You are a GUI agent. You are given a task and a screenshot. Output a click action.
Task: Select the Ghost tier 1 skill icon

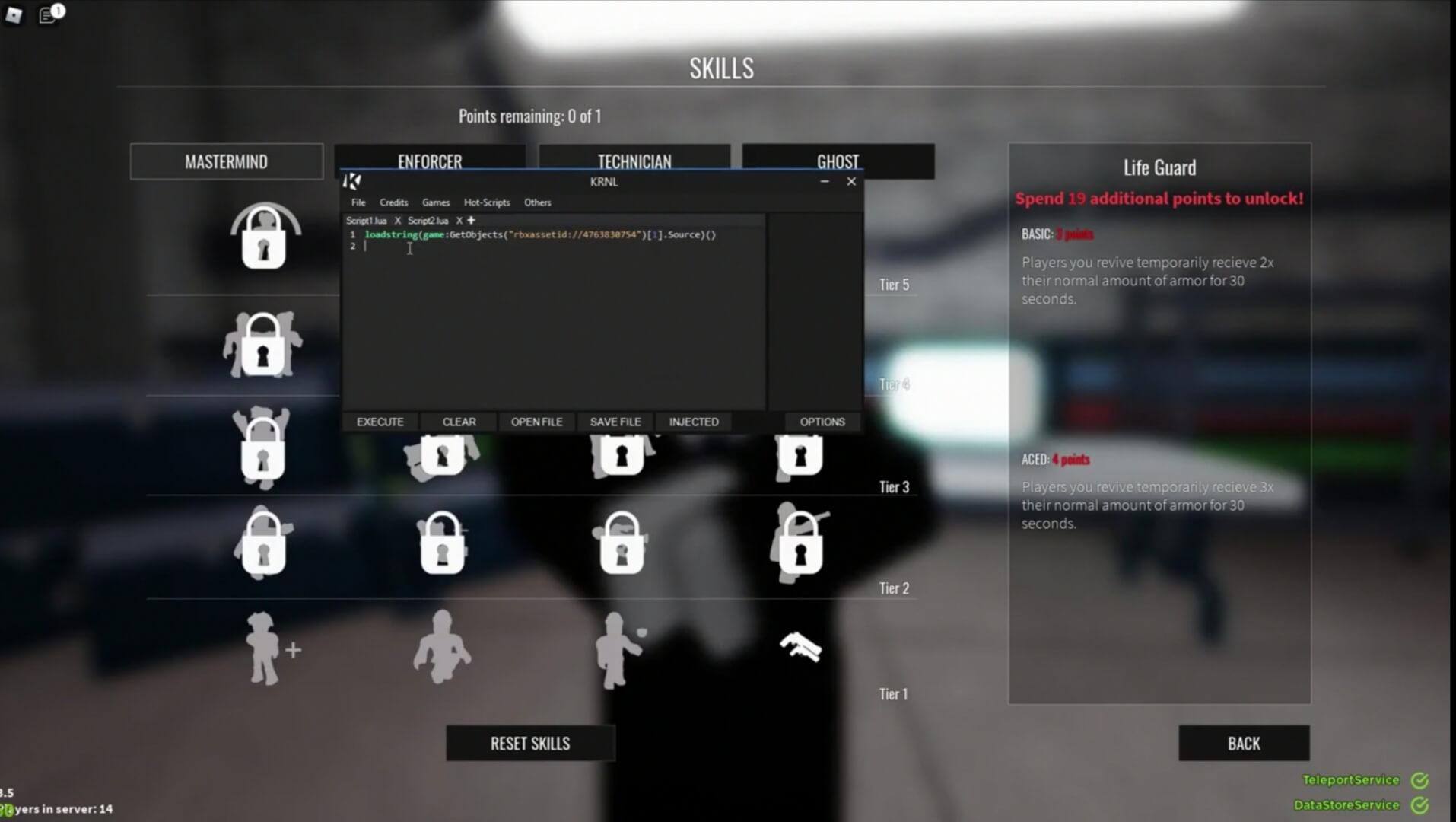point(800,647)
